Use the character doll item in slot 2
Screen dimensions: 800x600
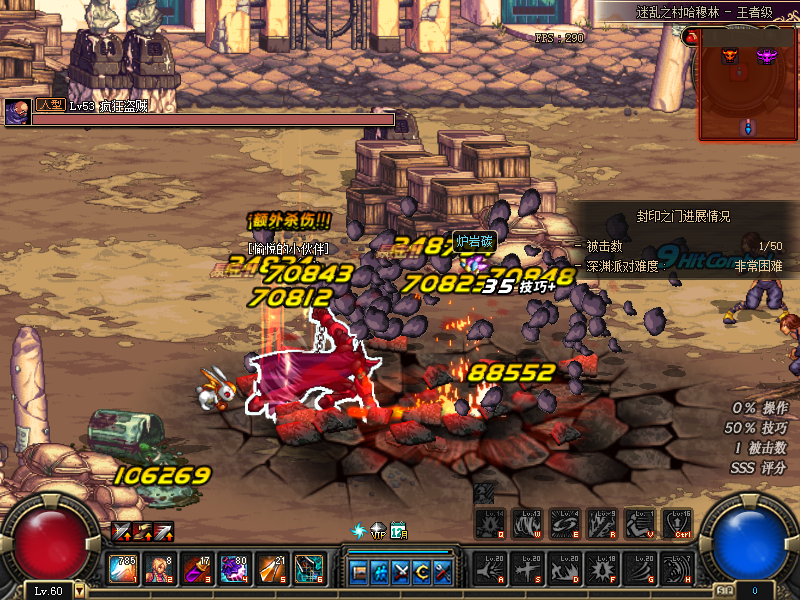158,570
